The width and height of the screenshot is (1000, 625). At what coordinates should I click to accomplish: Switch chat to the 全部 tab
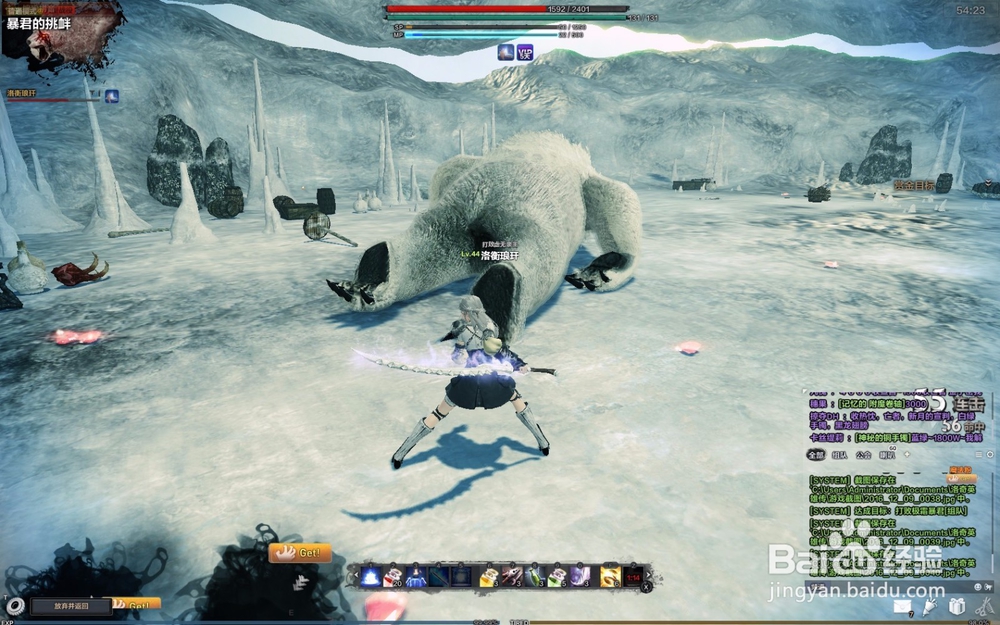click(x=817, y=454)
